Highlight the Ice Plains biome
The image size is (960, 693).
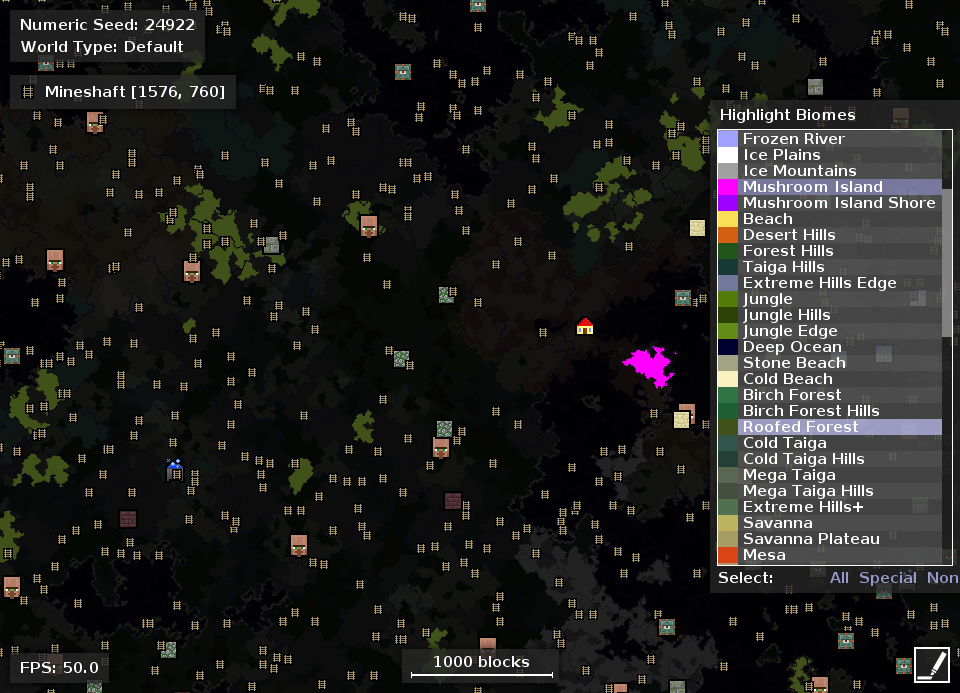(781, 155)
